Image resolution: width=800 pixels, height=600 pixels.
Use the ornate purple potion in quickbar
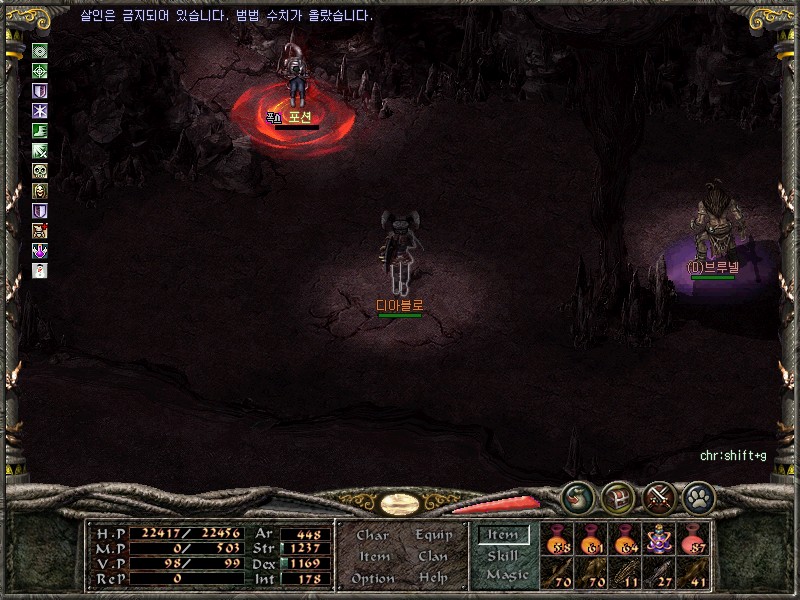point(659,538)
